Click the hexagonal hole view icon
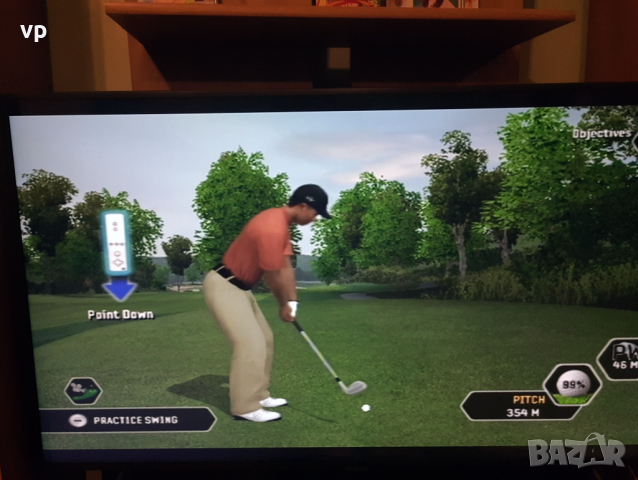 tap(82, 390)
